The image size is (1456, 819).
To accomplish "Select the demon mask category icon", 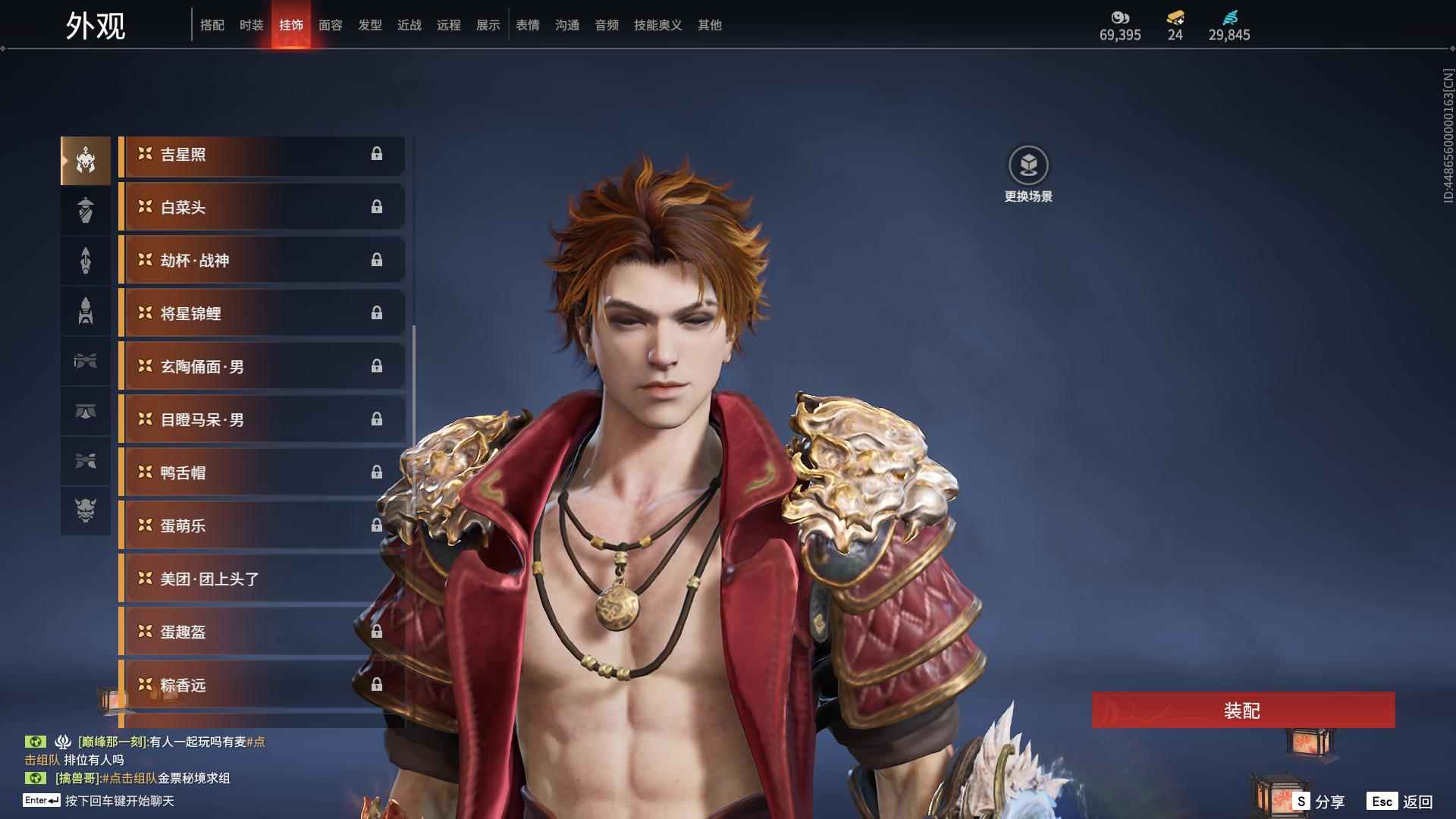I will coord(86,511).
